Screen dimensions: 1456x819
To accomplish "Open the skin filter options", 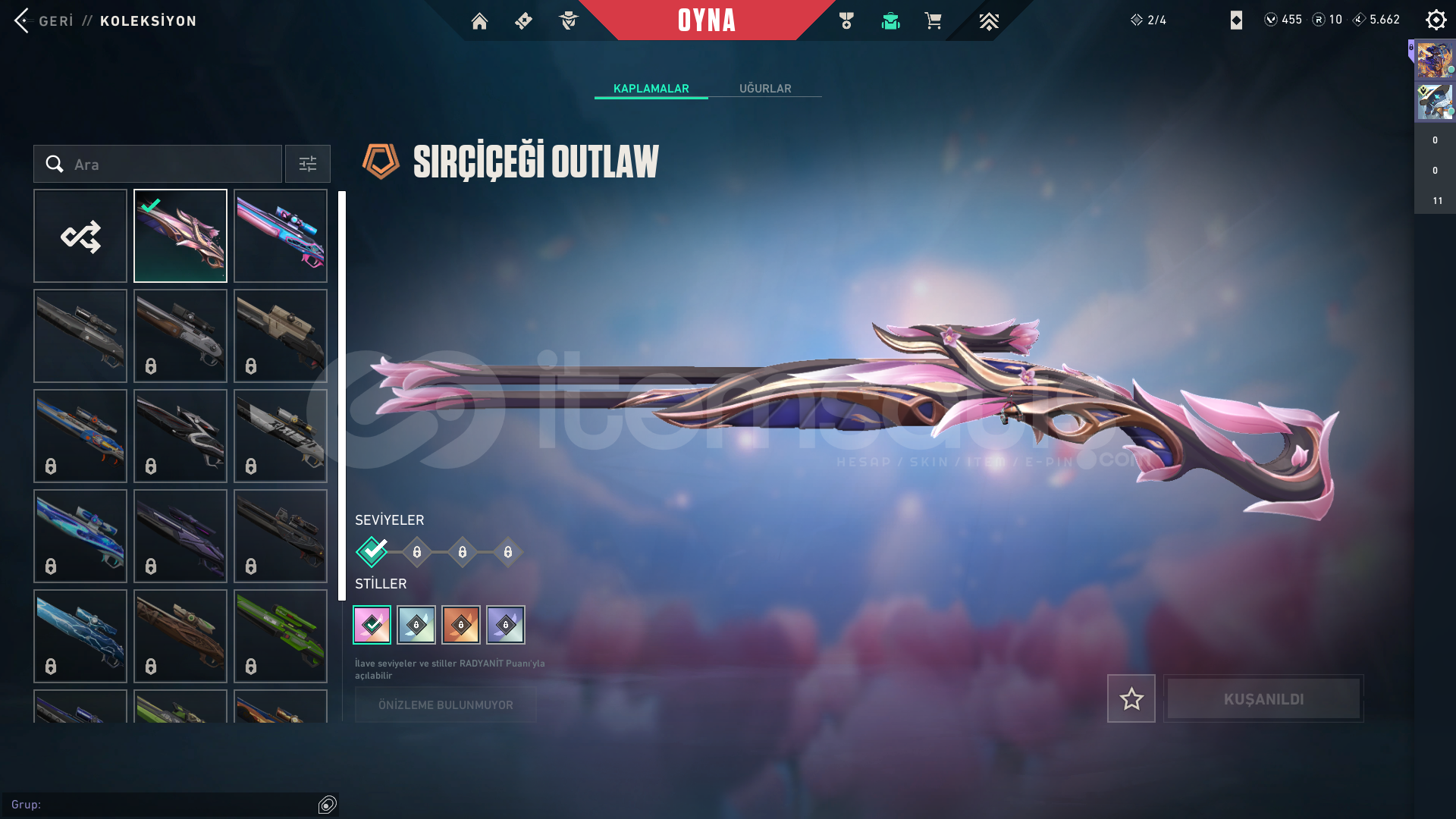I will click(x=308, y=165).
